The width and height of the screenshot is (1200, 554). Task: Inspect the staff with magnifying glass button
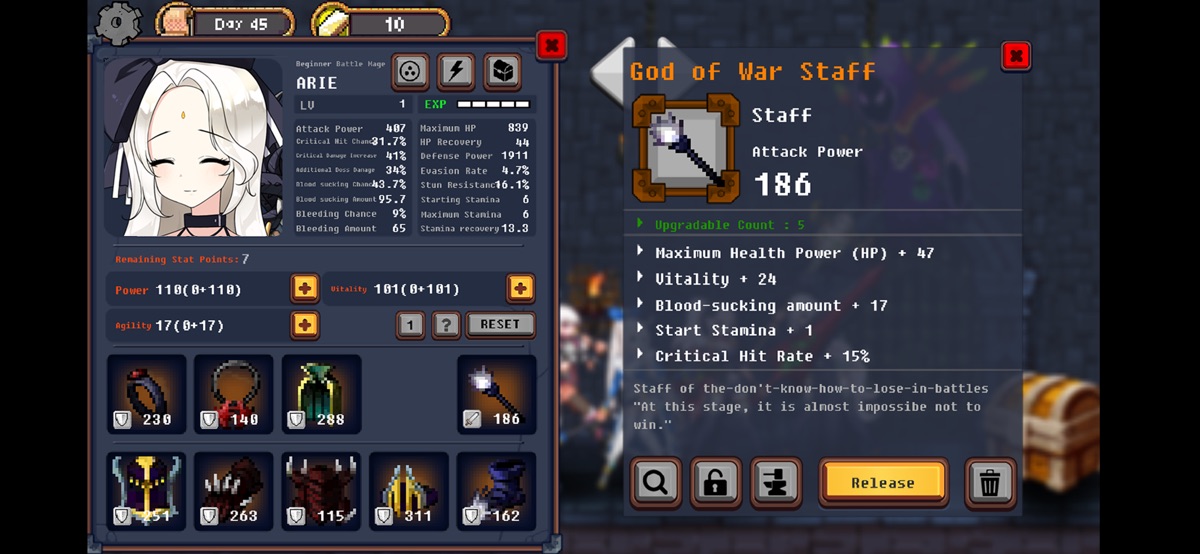[x=656, y=483]
